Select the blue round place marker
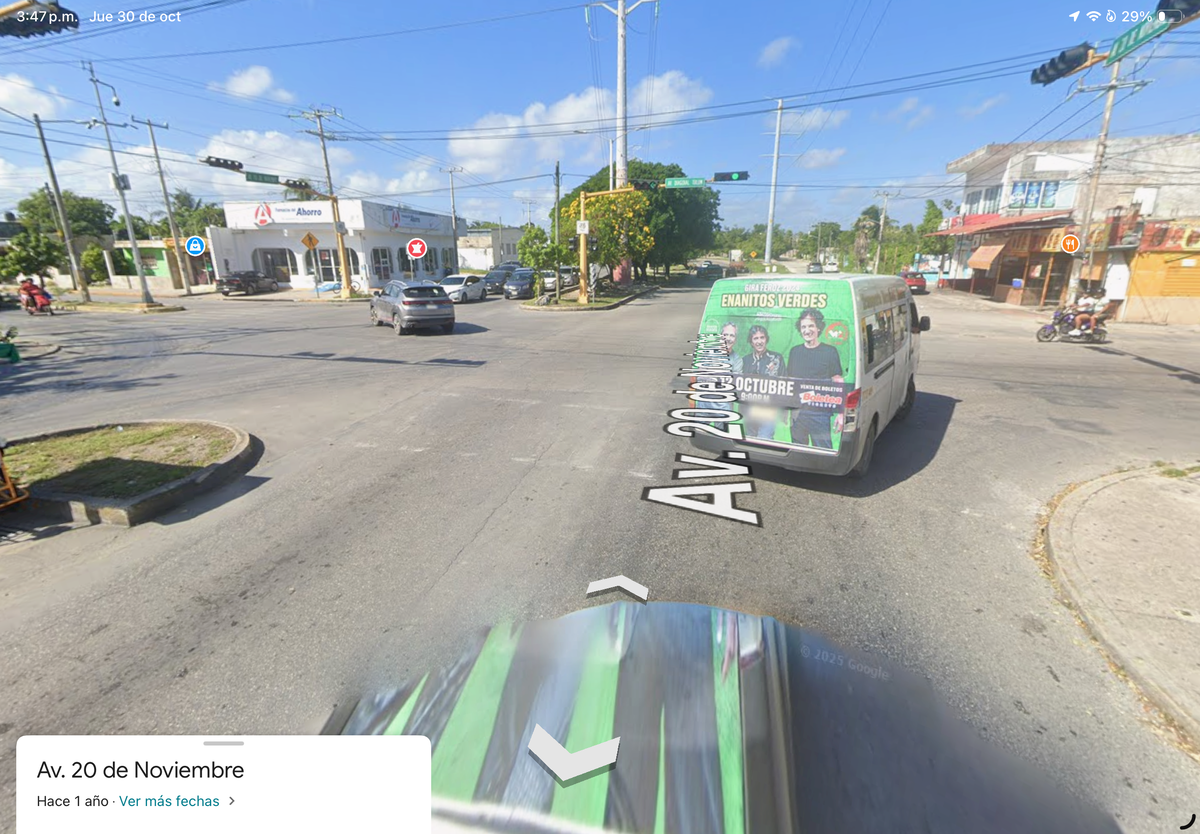Viewport: 1200px width, 834px height. coord(195,246)
